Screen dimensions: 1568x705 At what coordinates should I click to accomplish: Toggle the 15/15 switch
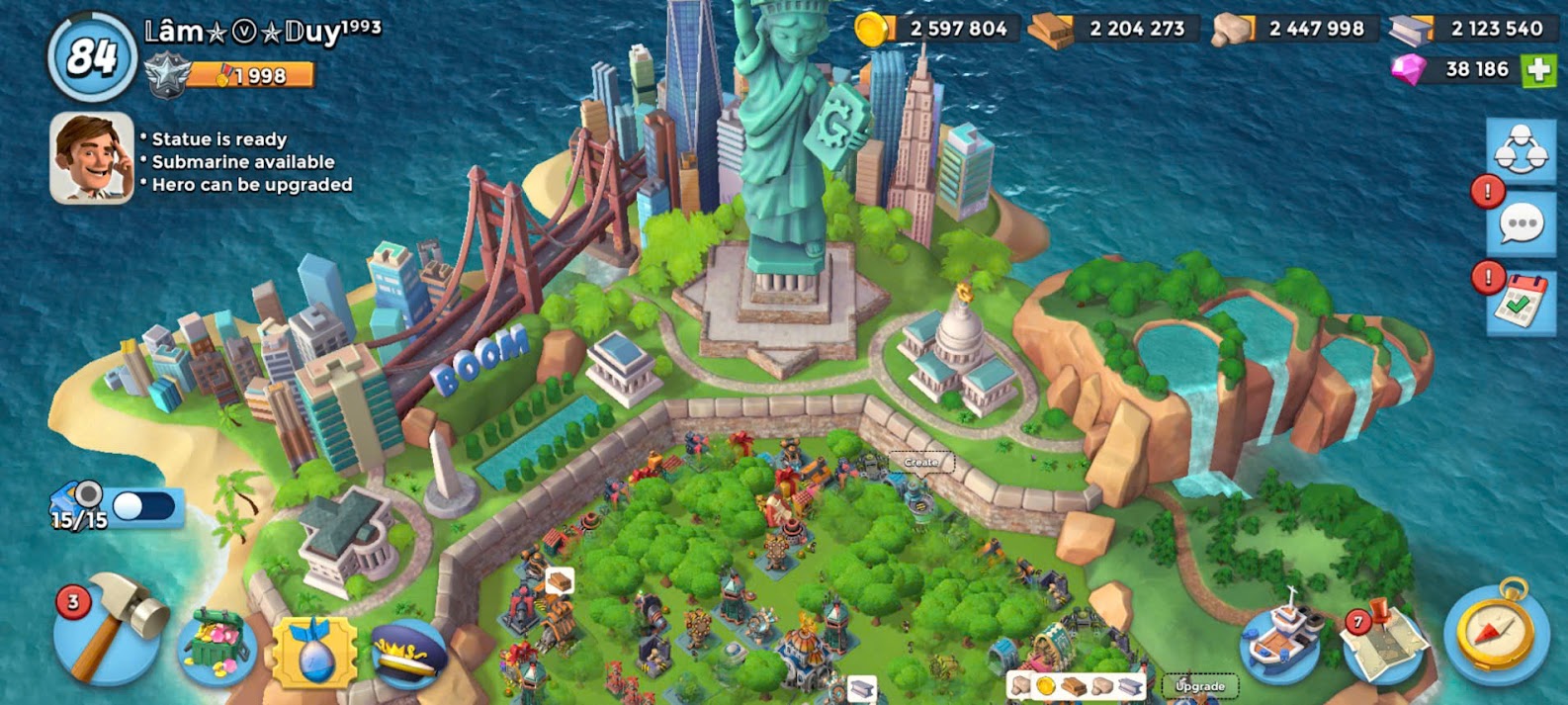pyautogui.click(x=143, y=506)
